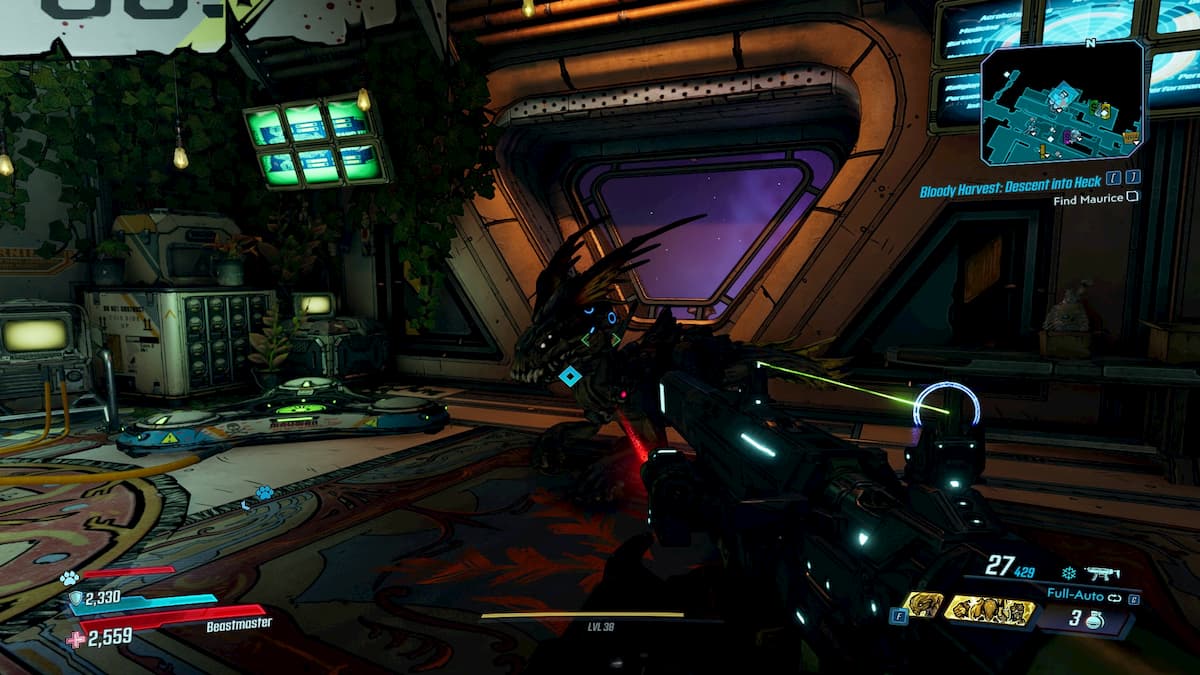
Task: Tick the Find Maurice objective checkbox
Action: tap(1132, 198)
